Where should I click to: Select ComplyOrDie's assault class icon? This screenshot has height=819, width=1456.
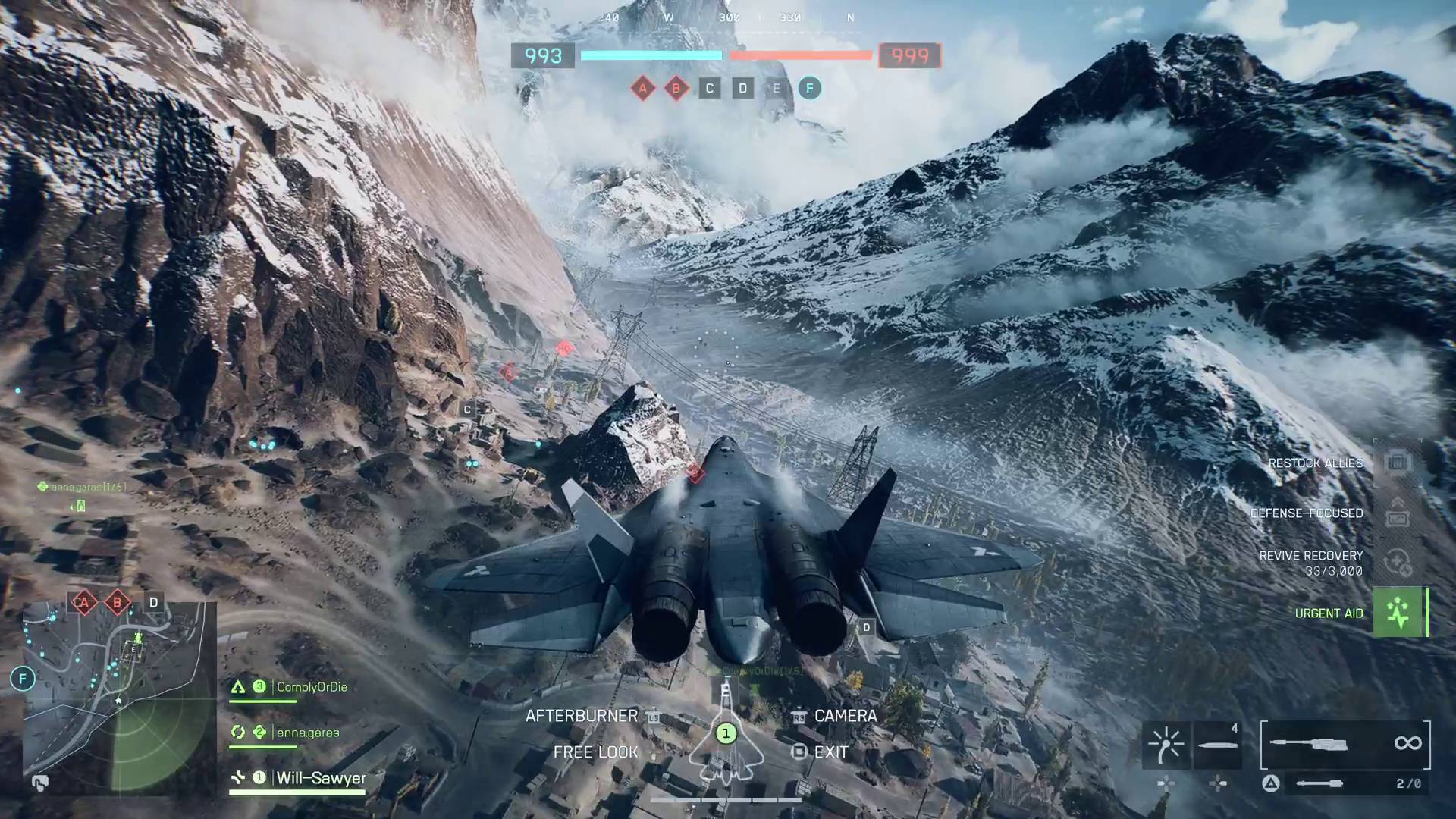tap(237, 686)
